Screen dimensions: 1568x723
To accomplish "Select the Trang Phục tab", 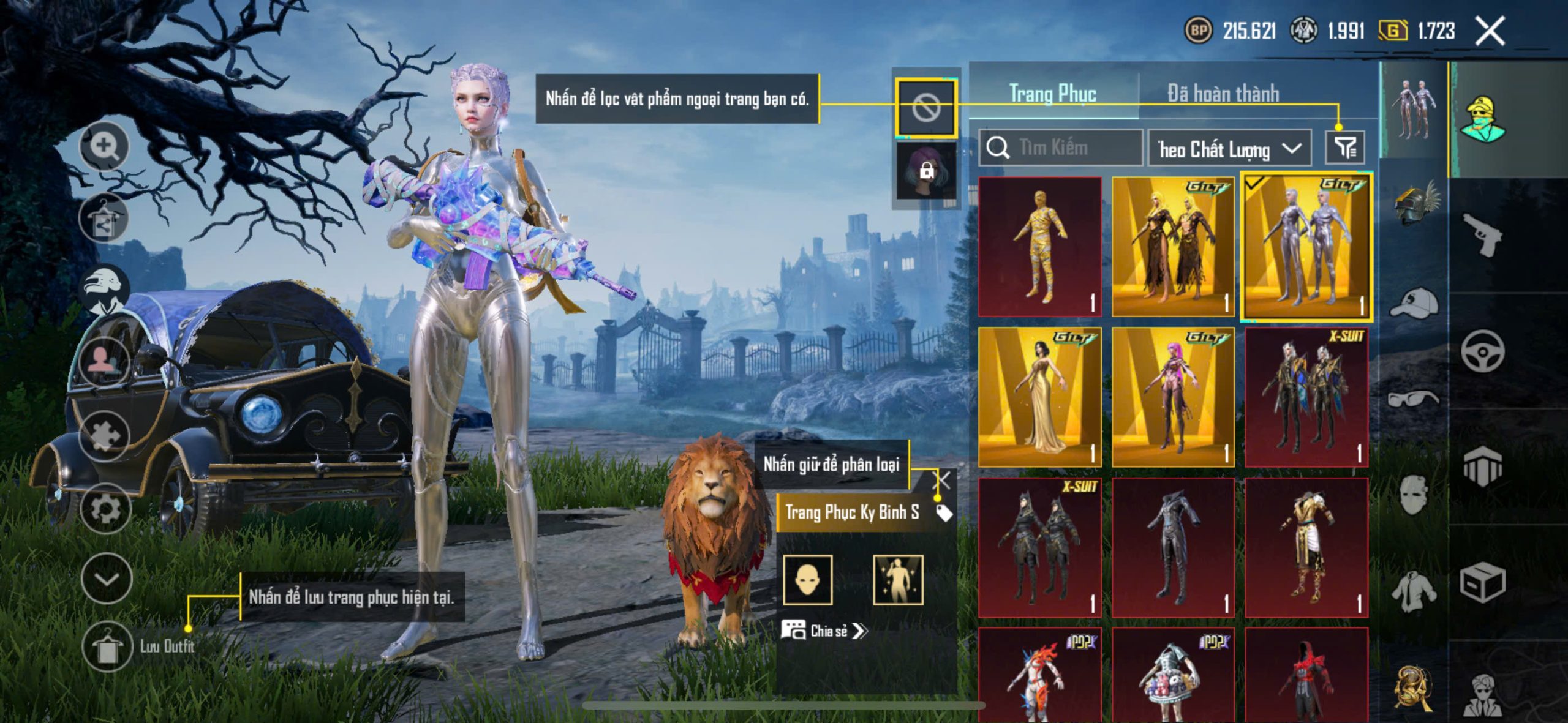I will 1052,94.
